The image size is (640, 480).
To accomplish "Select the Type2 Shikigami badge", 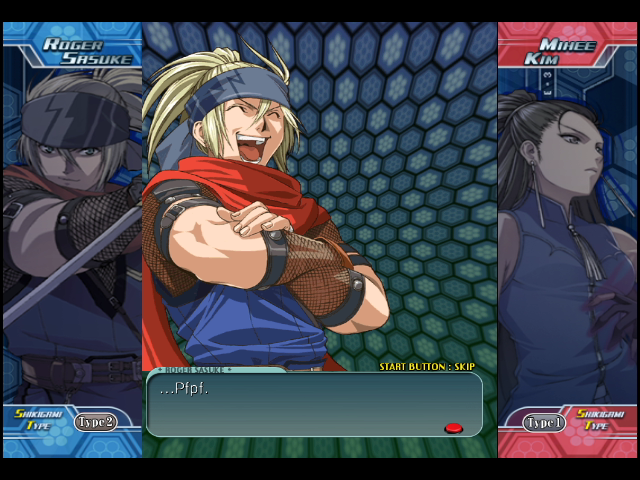I will point(95,422).
